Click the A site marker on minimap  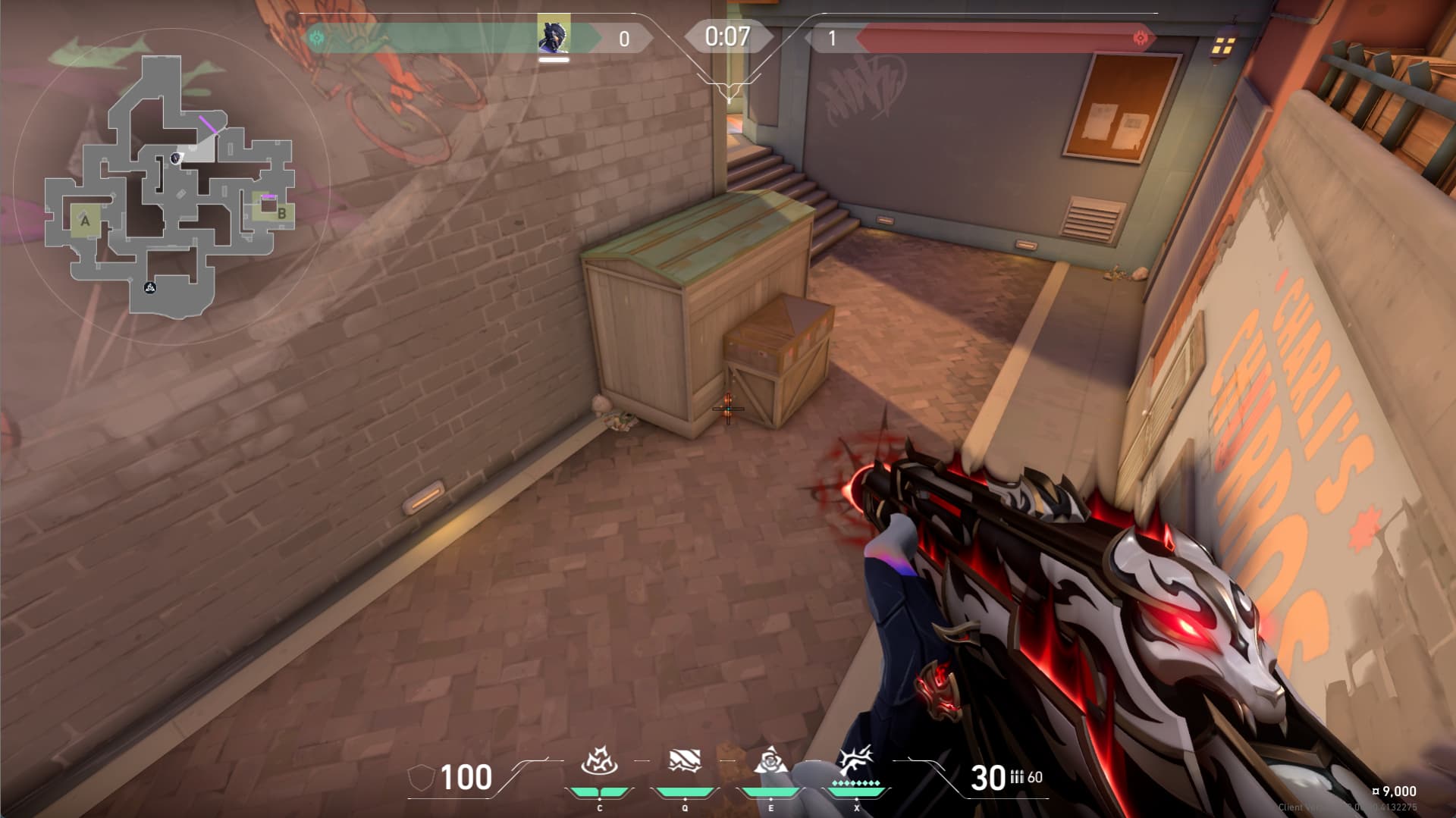click(x=85, y=221)
